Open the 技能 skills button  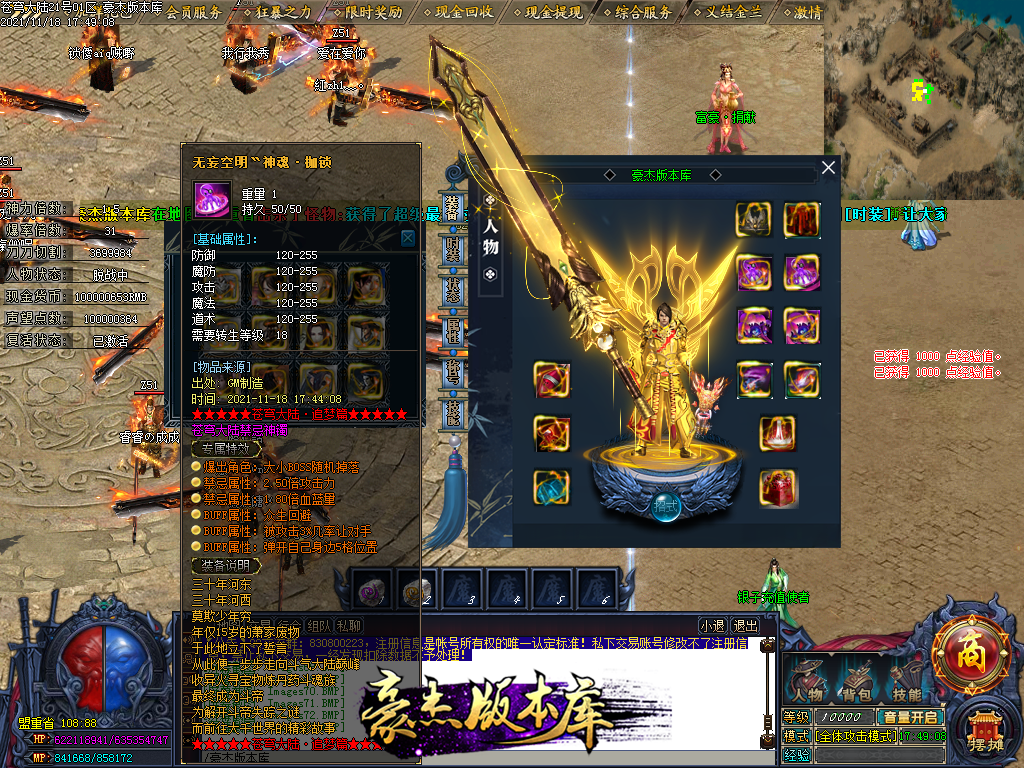(x=908, y=680)
